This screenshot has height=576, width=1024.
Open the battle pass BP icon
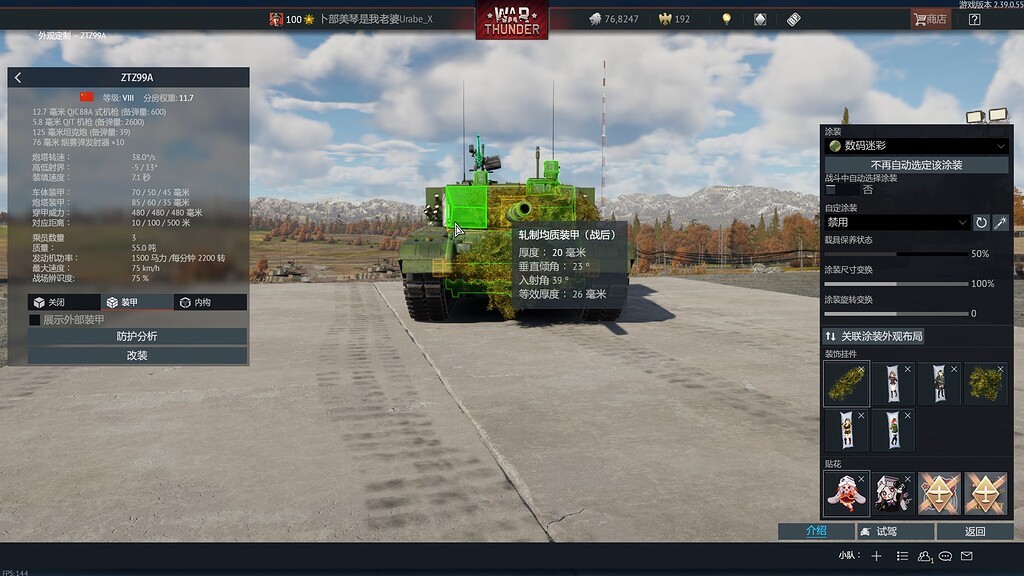click(x=794, y=19)
